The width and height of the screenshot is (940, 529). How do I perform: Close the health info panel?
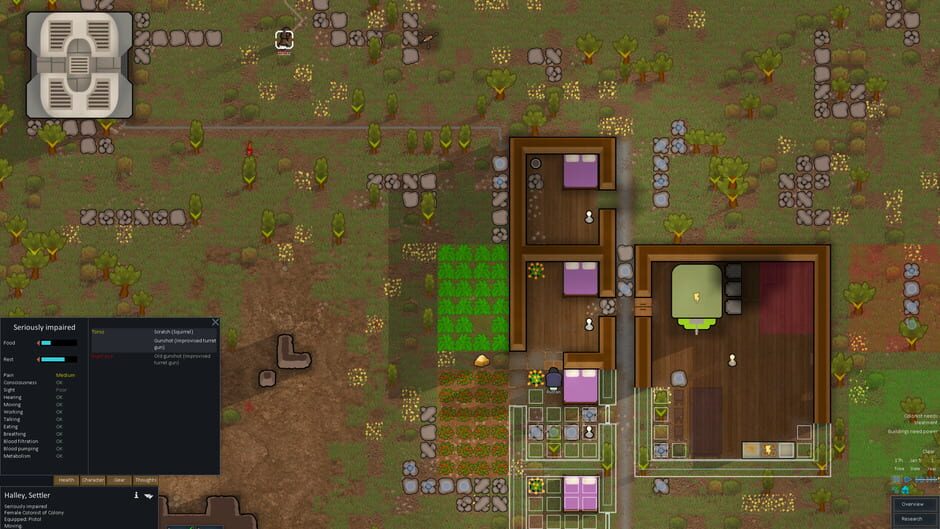pos(215,322)
